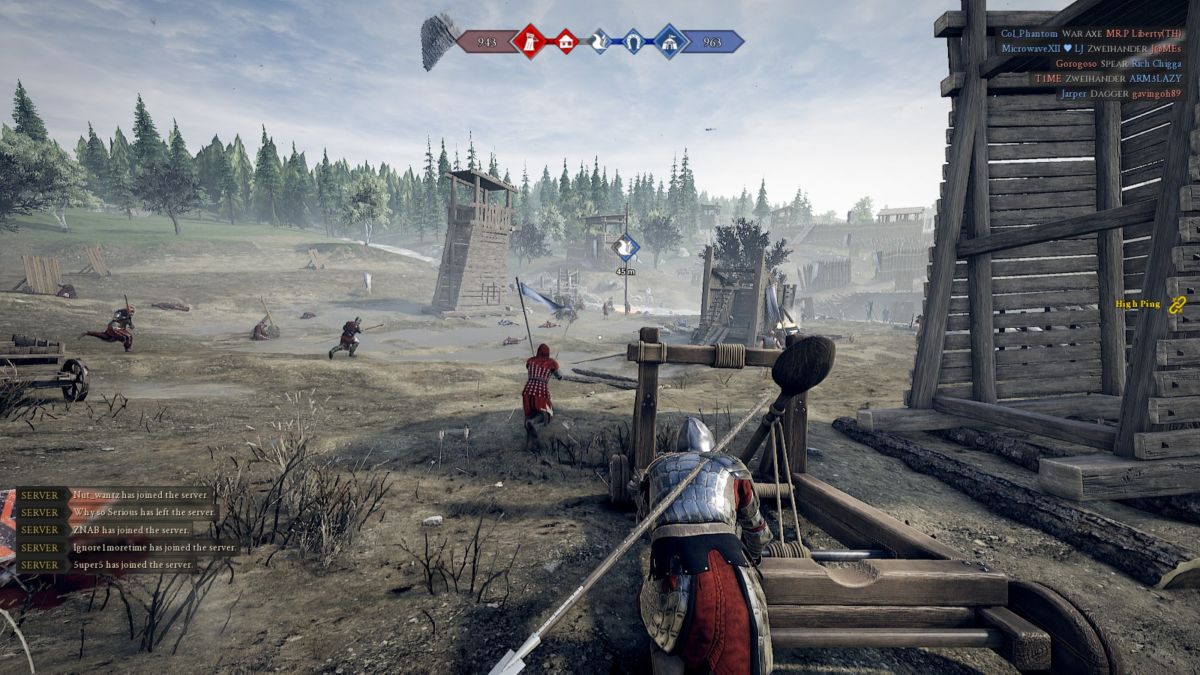Choose the blue horseshoe objective icon
Screen dimensions: 1200x675
coord(633,41)
